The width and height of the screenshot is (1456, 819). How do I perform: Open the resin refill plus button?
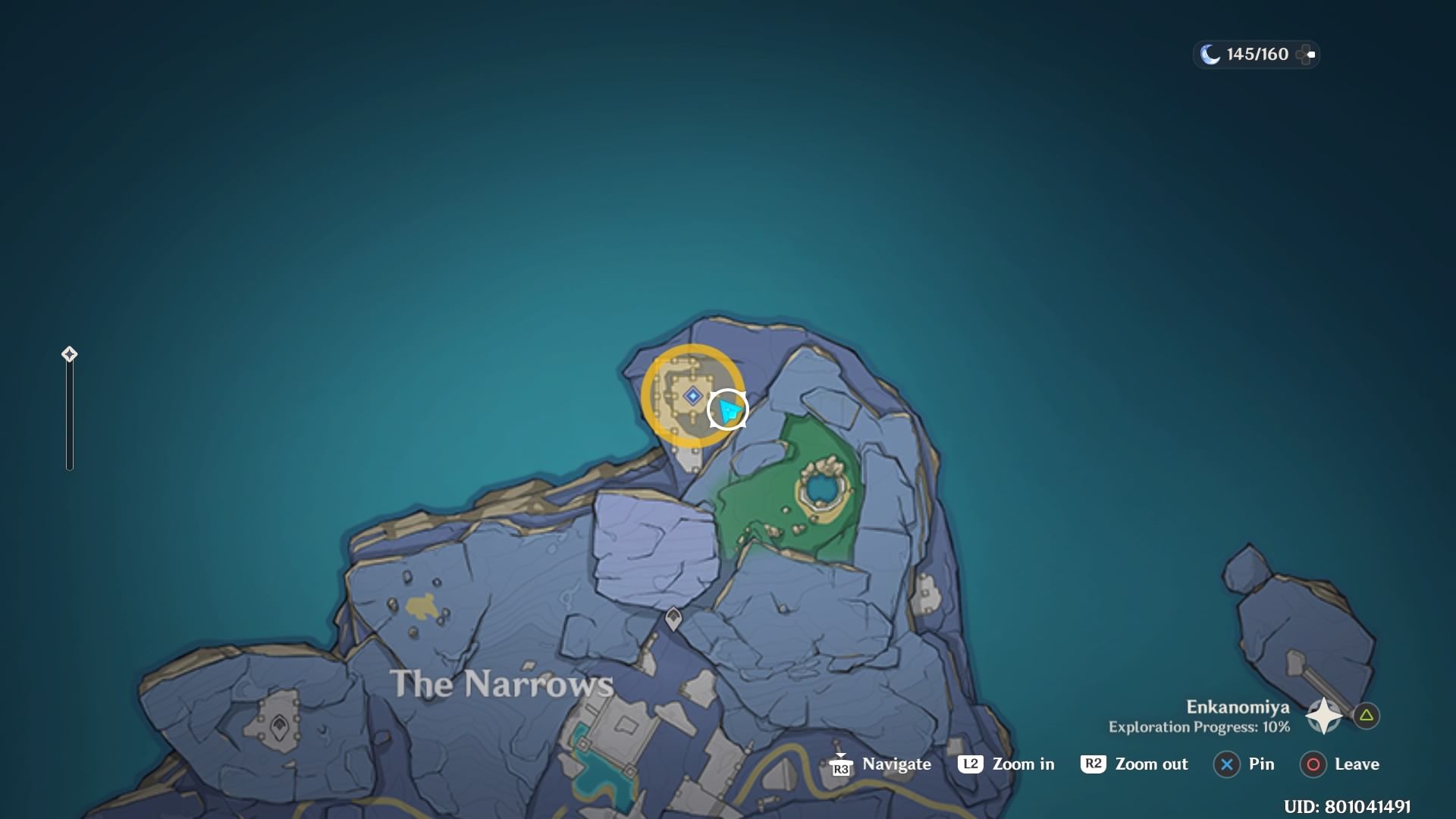pyautogui.click(x=1306, y=55)
